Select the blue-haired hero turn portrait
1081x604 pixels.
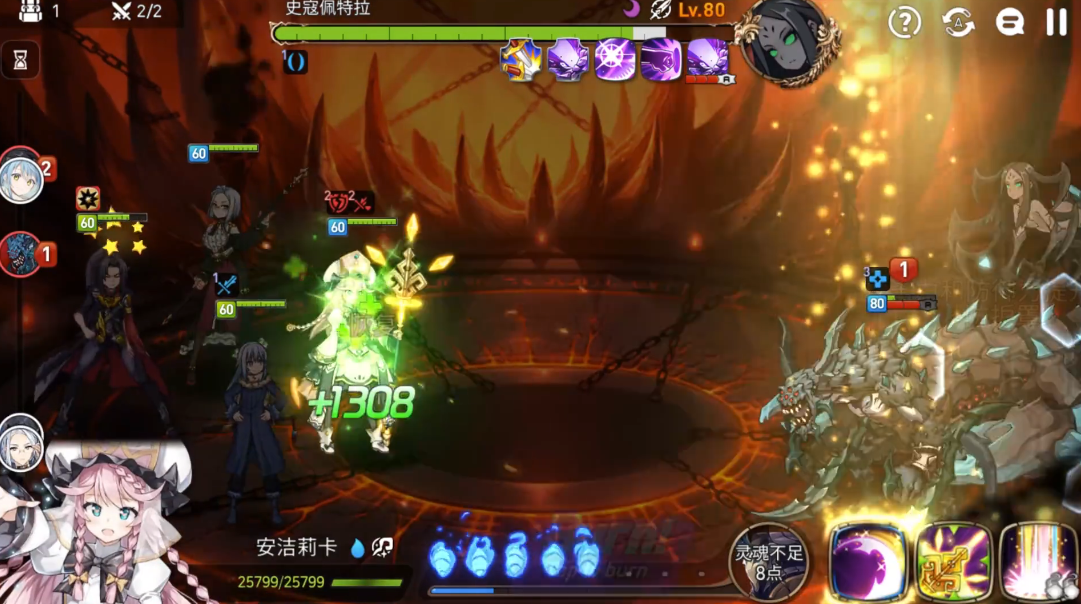point(21,178)
